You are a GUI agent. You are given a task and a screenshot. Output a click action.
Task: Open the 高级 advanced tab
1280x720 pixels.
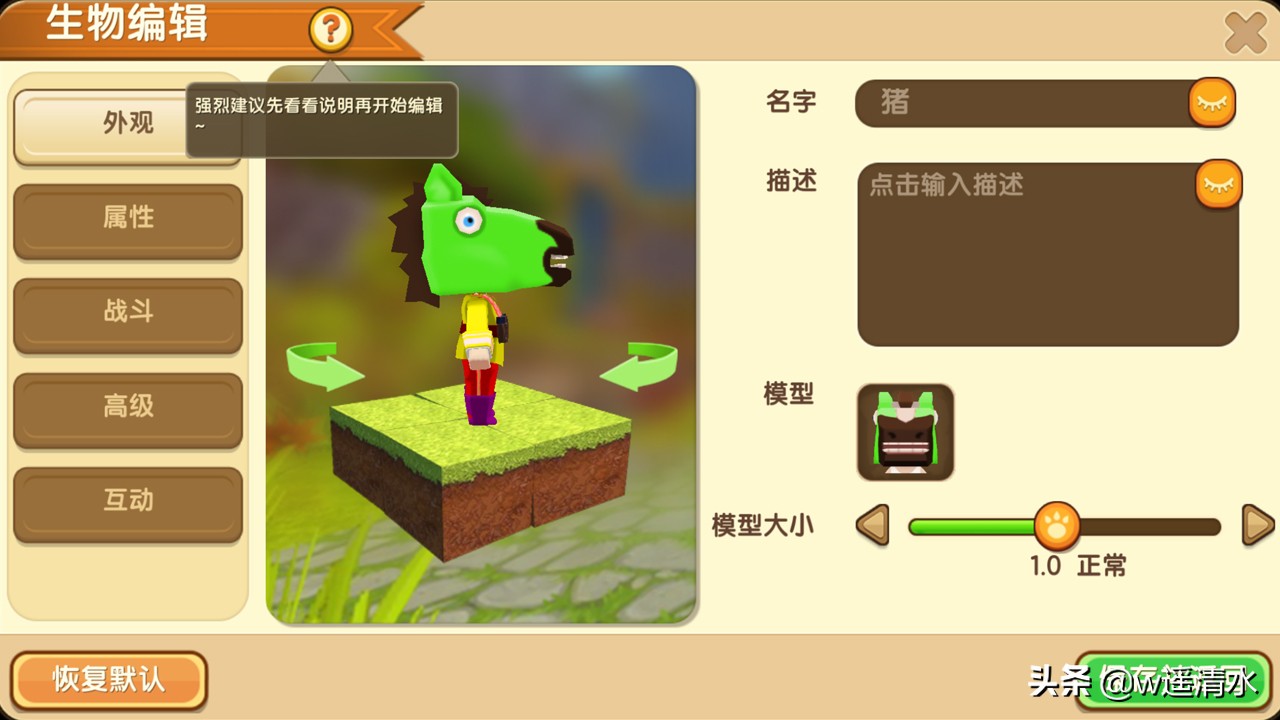(127, 408)
